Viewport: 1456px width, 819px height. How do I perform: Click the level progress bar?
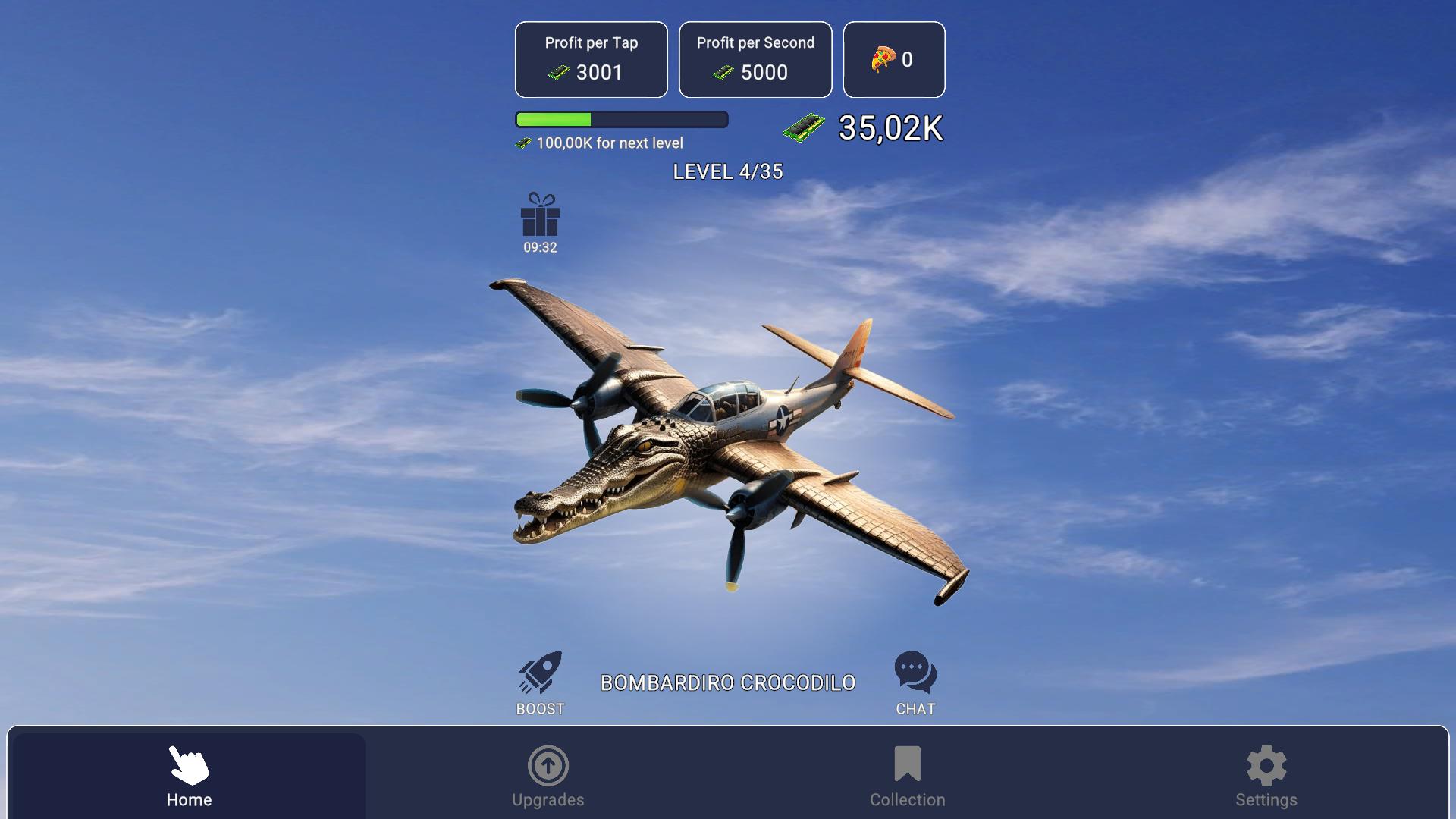(x=621, y=118)
